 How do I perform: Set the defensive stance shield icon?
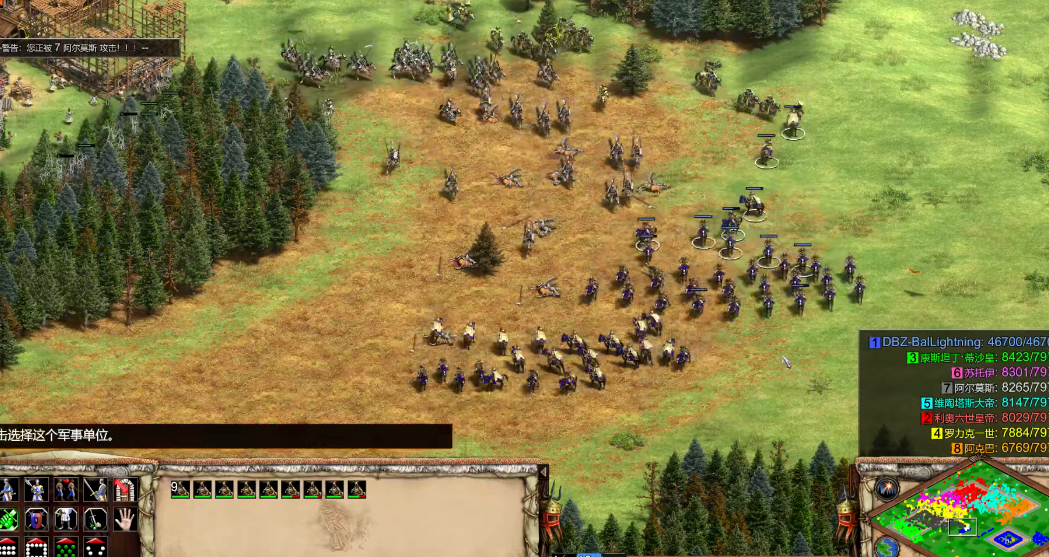(x=36, y=519)
